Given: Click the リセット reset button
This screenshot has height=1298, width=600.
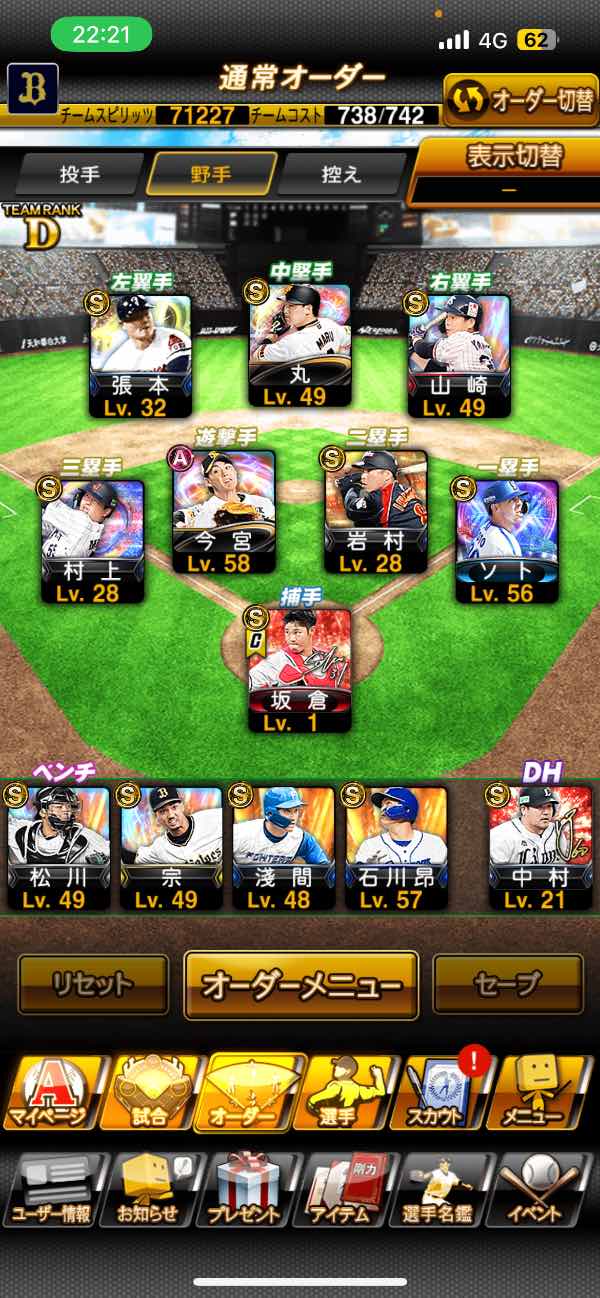Looking at the screenshot, I should 93,984.
